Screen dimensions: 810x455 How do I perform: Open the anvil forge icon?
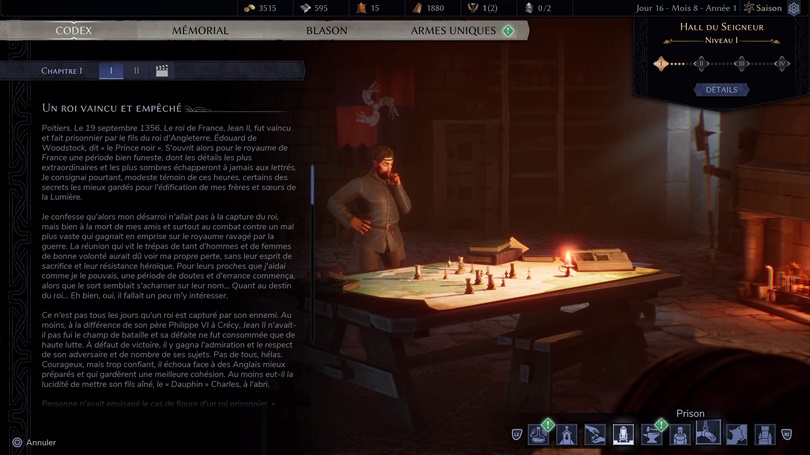coord(652,435)
